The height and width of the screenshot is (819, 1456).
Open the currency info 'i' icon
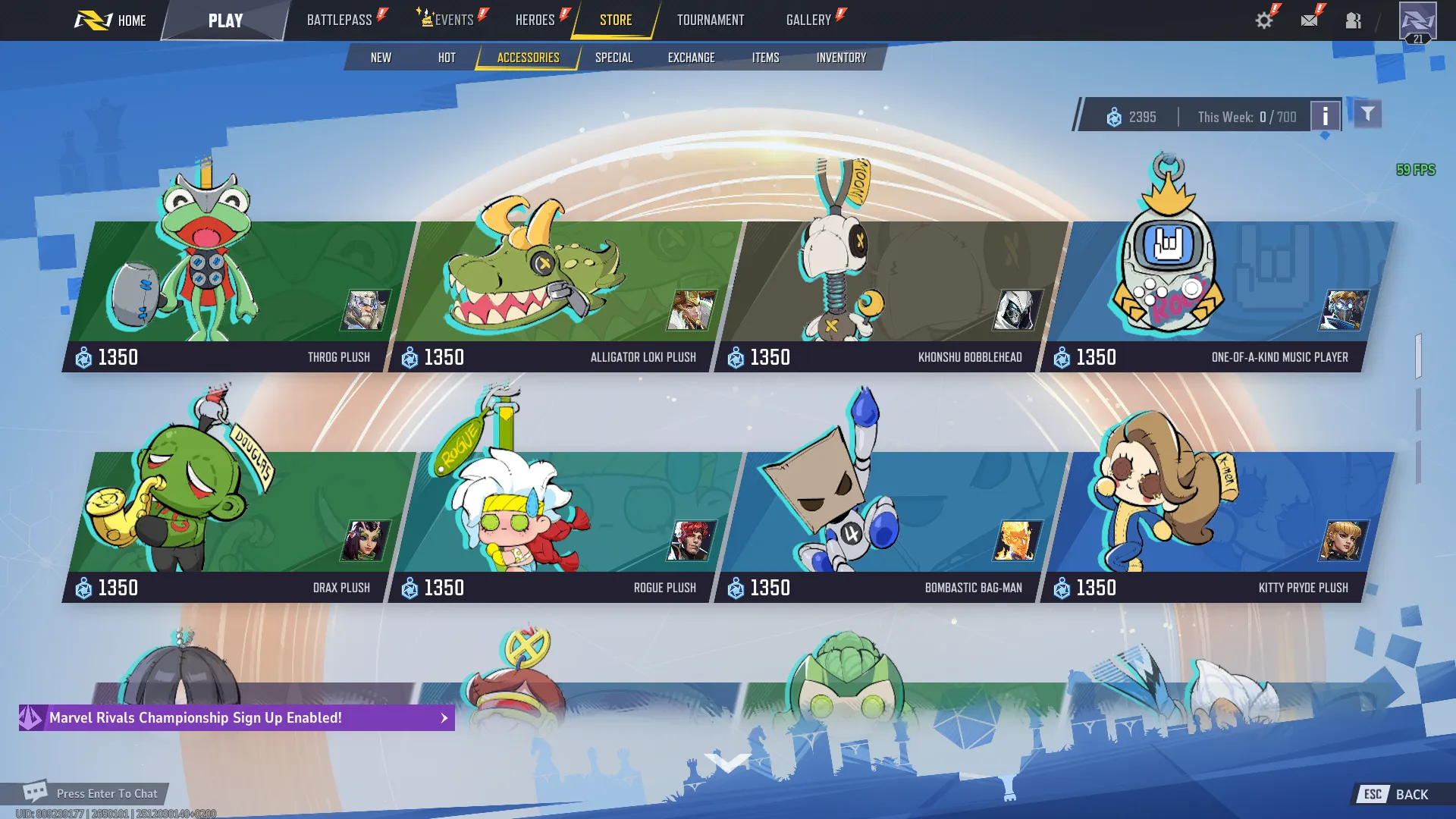pos(1326,117)
